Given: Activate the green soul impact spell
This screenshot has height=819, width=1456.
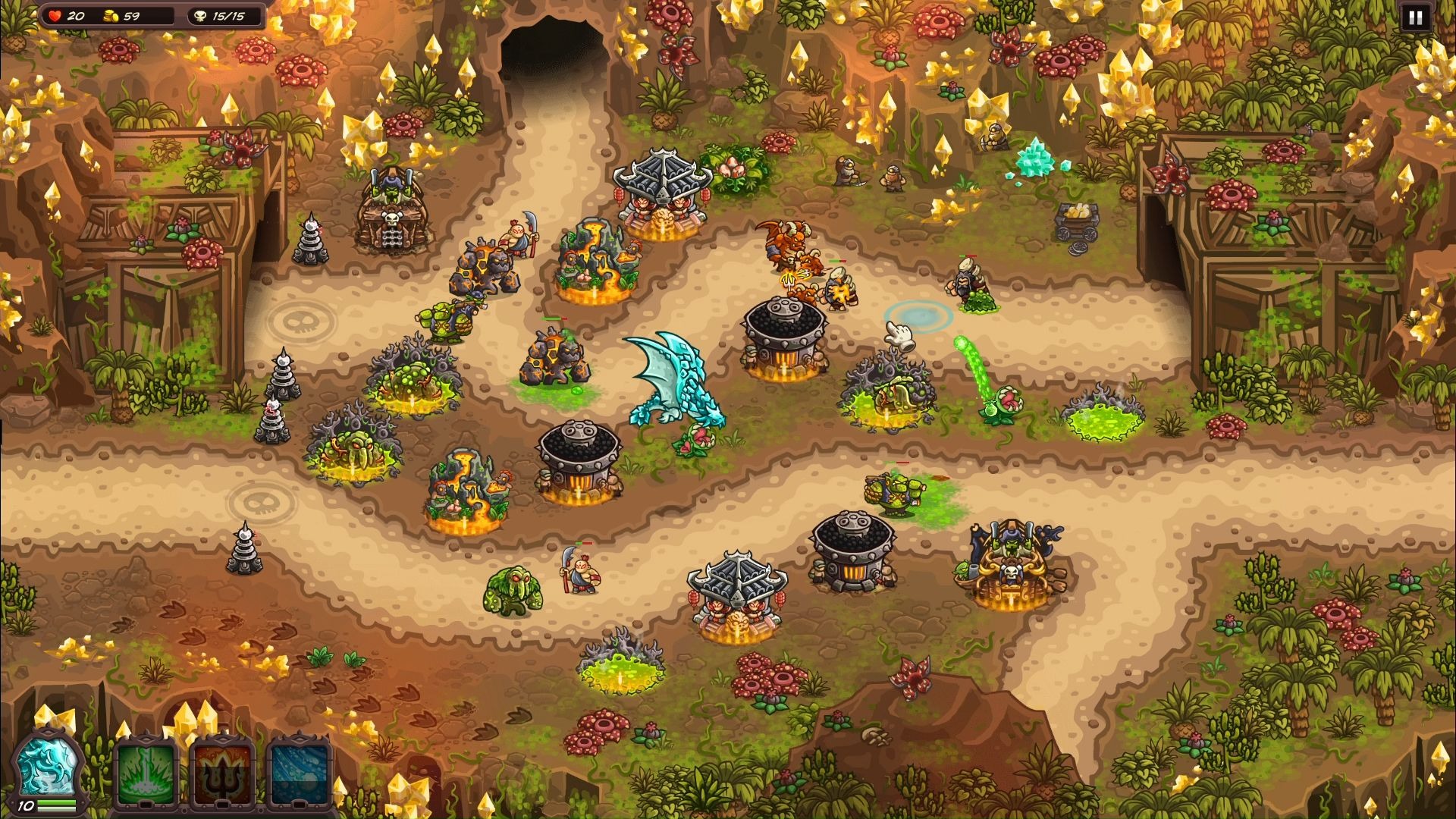Looking at the screenshot, I should pyautogui.click(x=146, y=773).
